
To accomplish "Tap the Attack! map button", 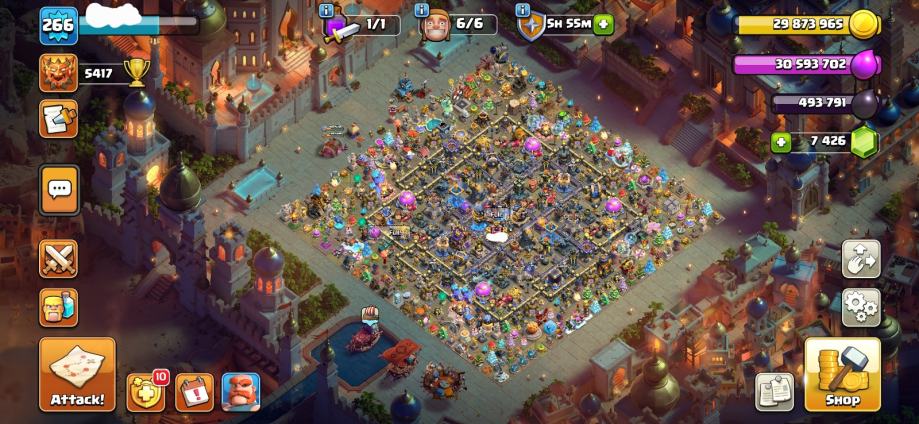I will 77,374.
